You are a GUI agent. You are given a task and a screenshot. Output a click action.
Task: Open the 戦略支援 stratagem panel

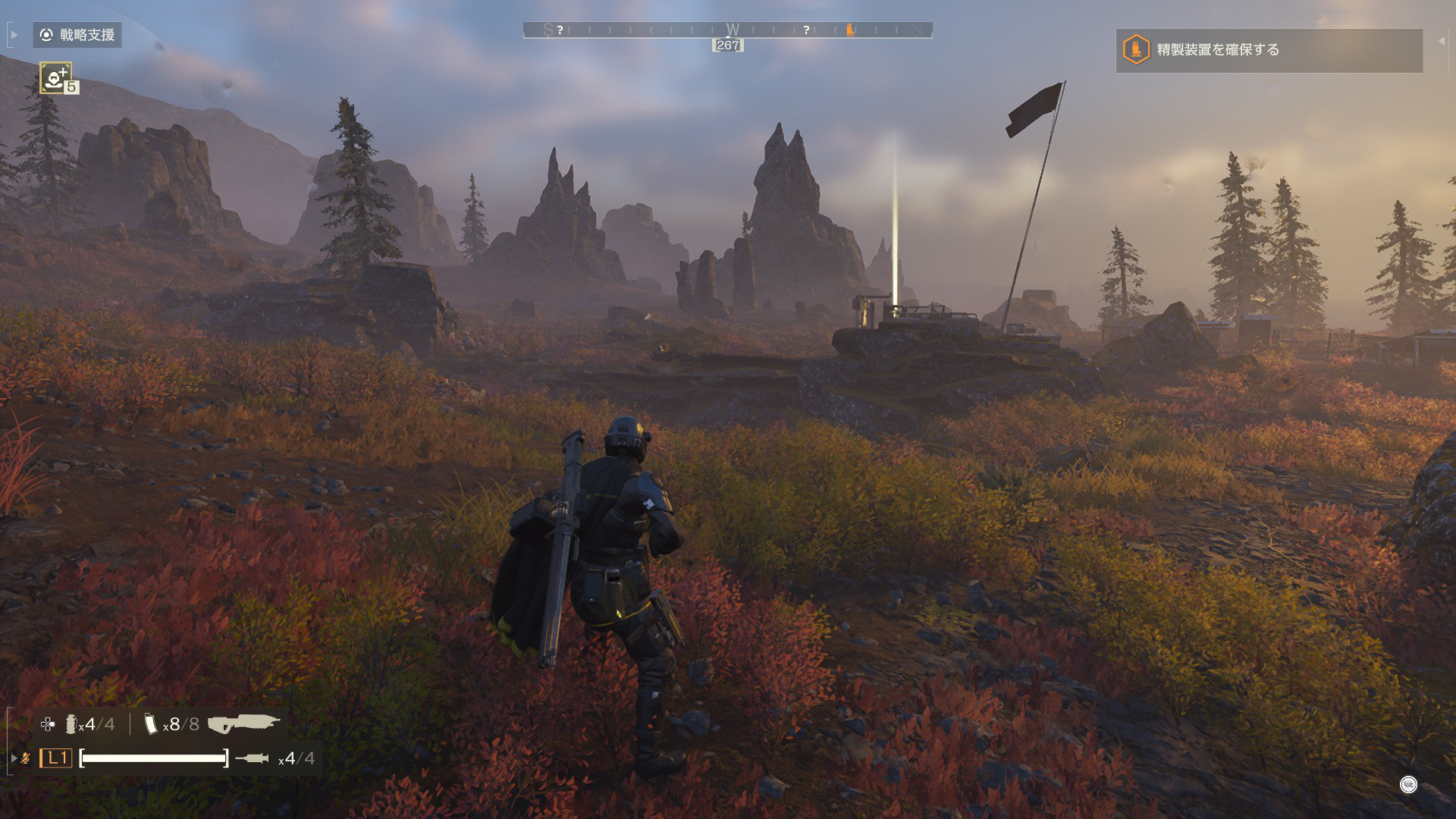pyautogui.click(x=77, y=35)
